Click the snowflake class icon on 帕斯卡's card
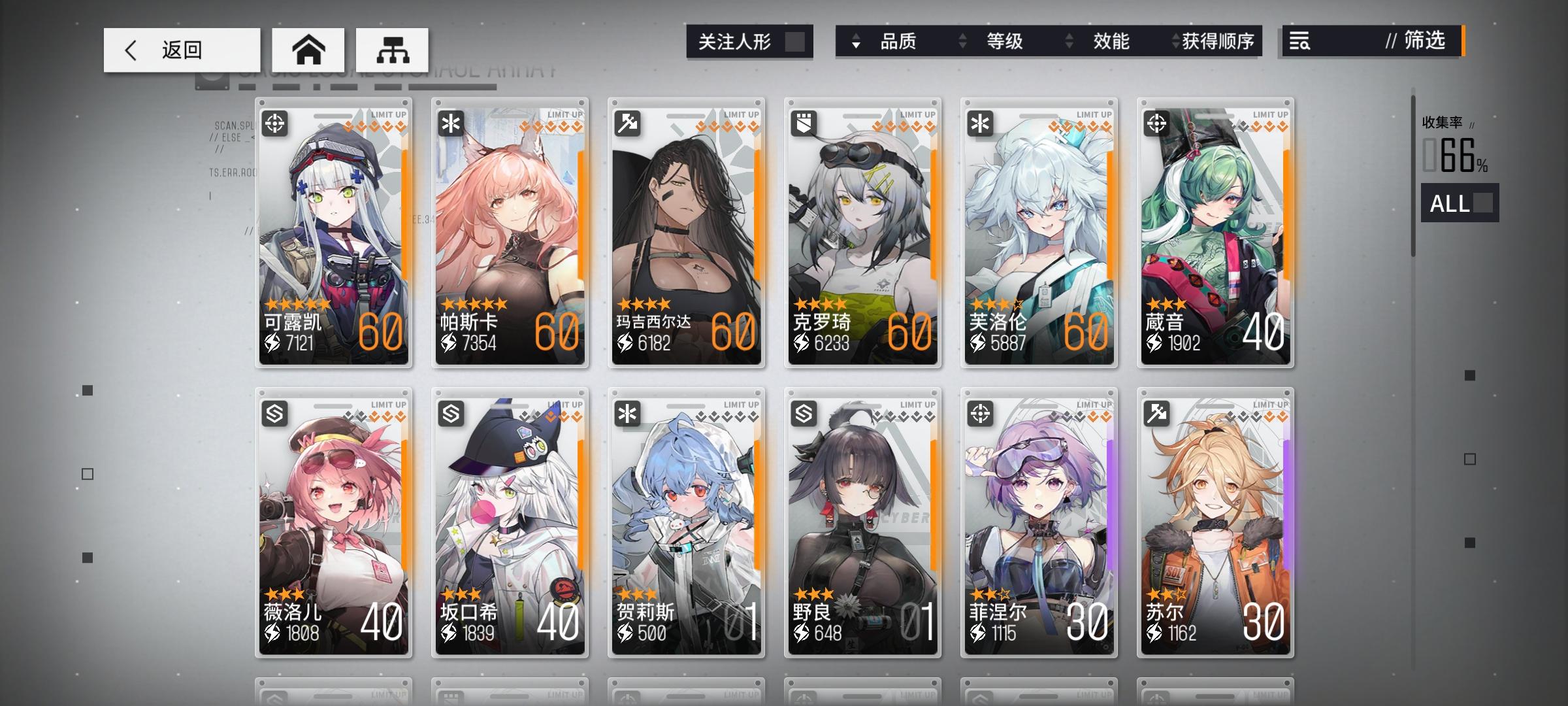Viewport: 1568px width, 706px height. point(451,123)
